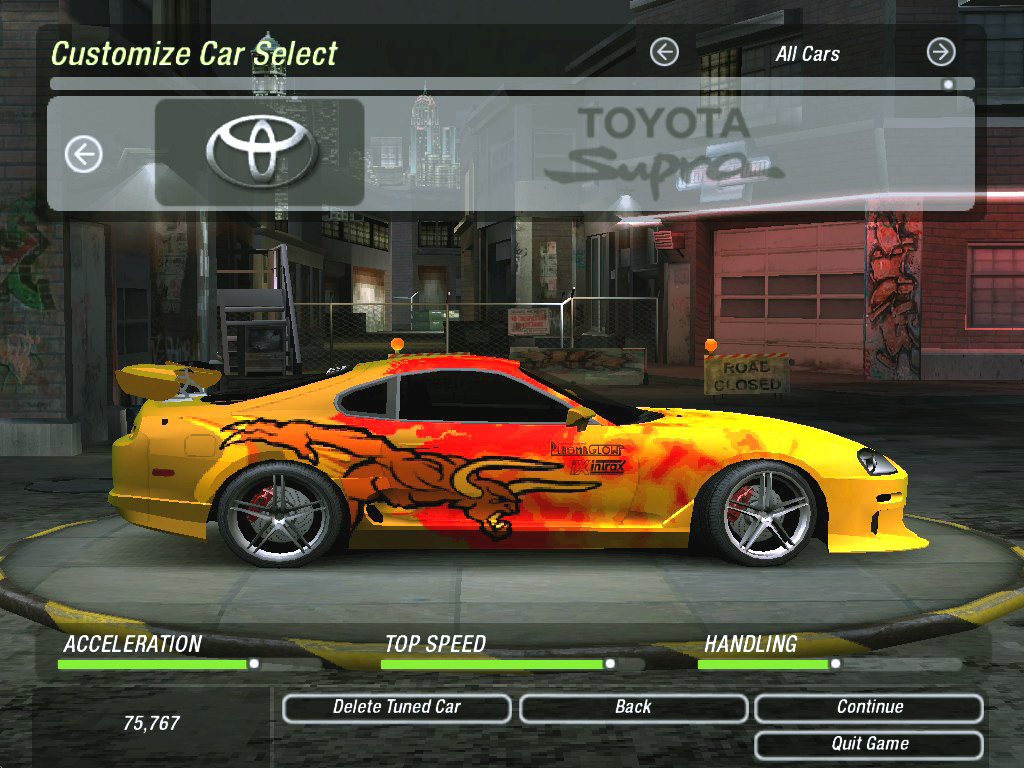This screenshot has width=1024, height=768.
Task: Click the car list scrollbar handle
Action: [948, 85]
